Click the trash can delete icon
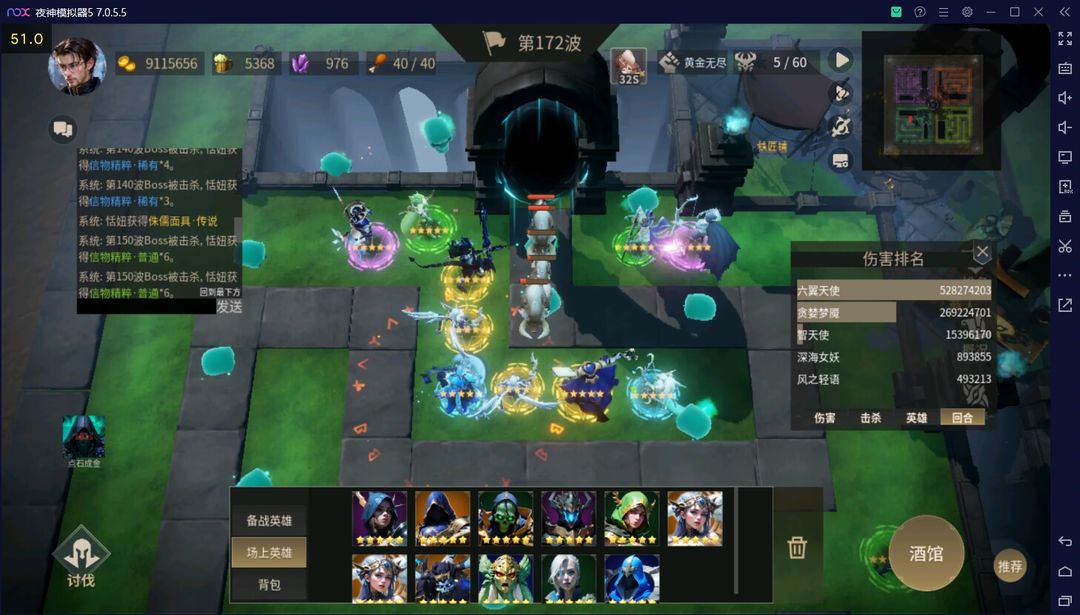Viewport: 1080px width, 615px height. [797, 547]
